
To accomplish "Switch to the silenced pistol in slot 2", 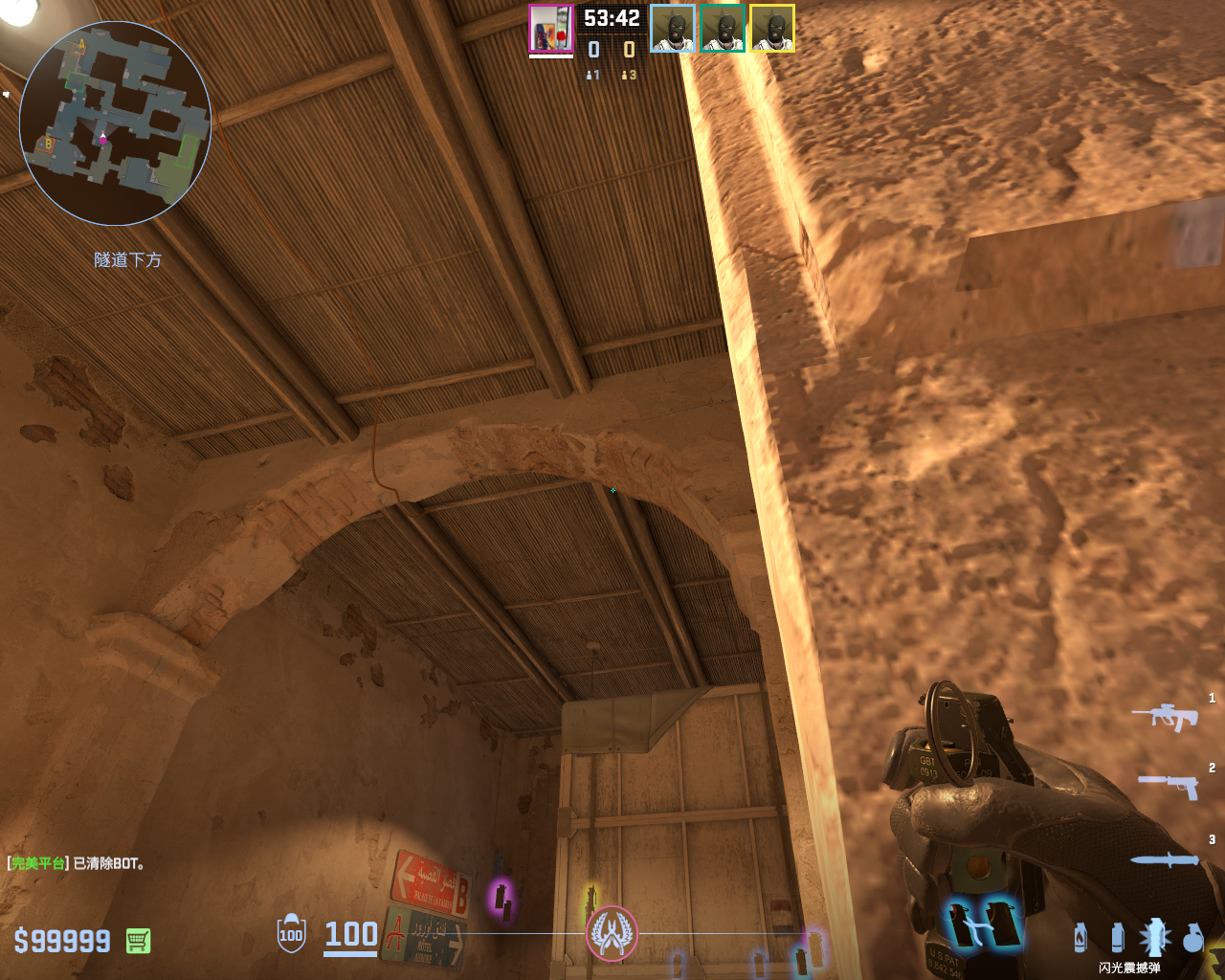I will (1168, 786).
